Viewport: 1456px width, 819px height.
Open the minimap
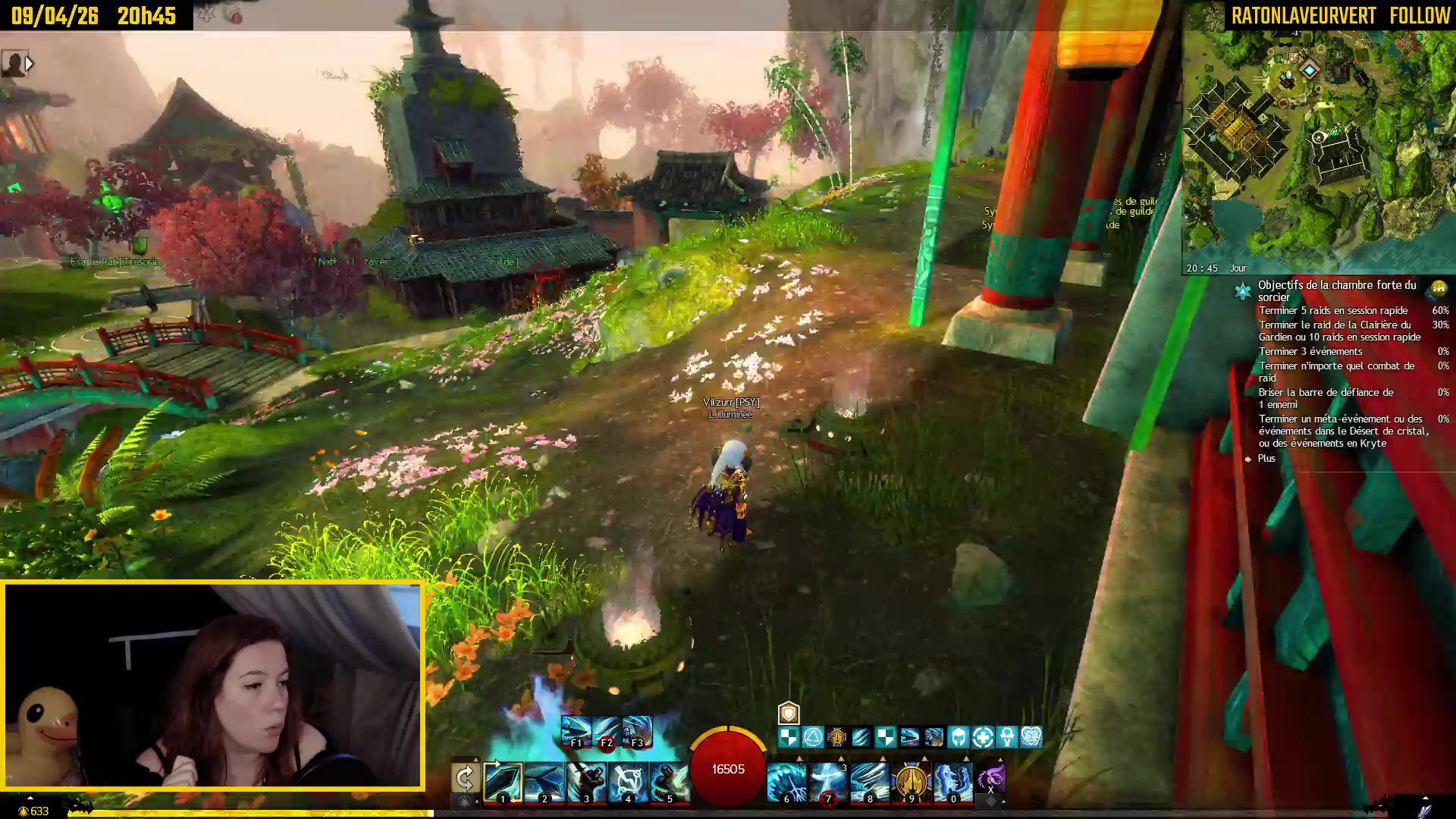[x=1318, y=144]
